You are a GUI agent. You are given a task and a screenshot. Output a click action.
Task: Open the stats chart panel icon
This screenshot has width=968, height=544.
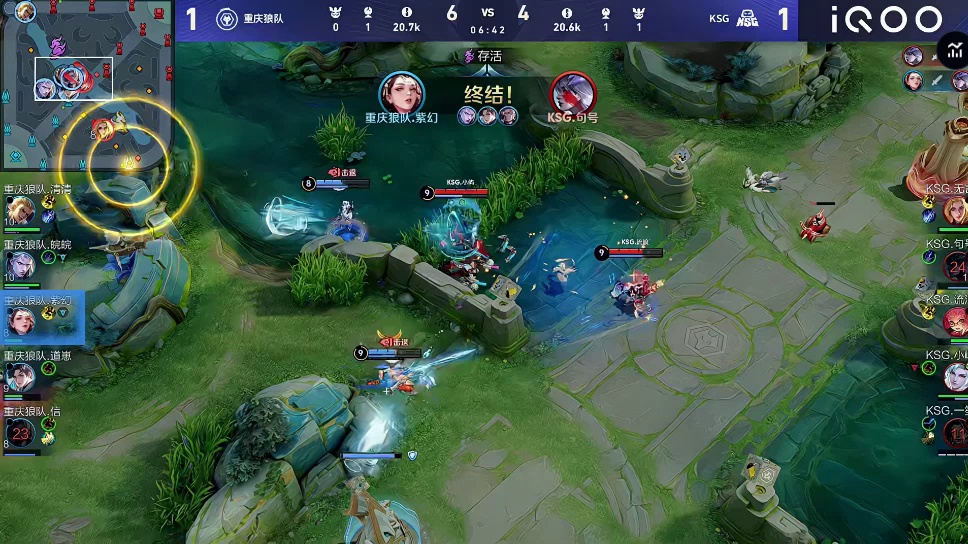(952, 51)
